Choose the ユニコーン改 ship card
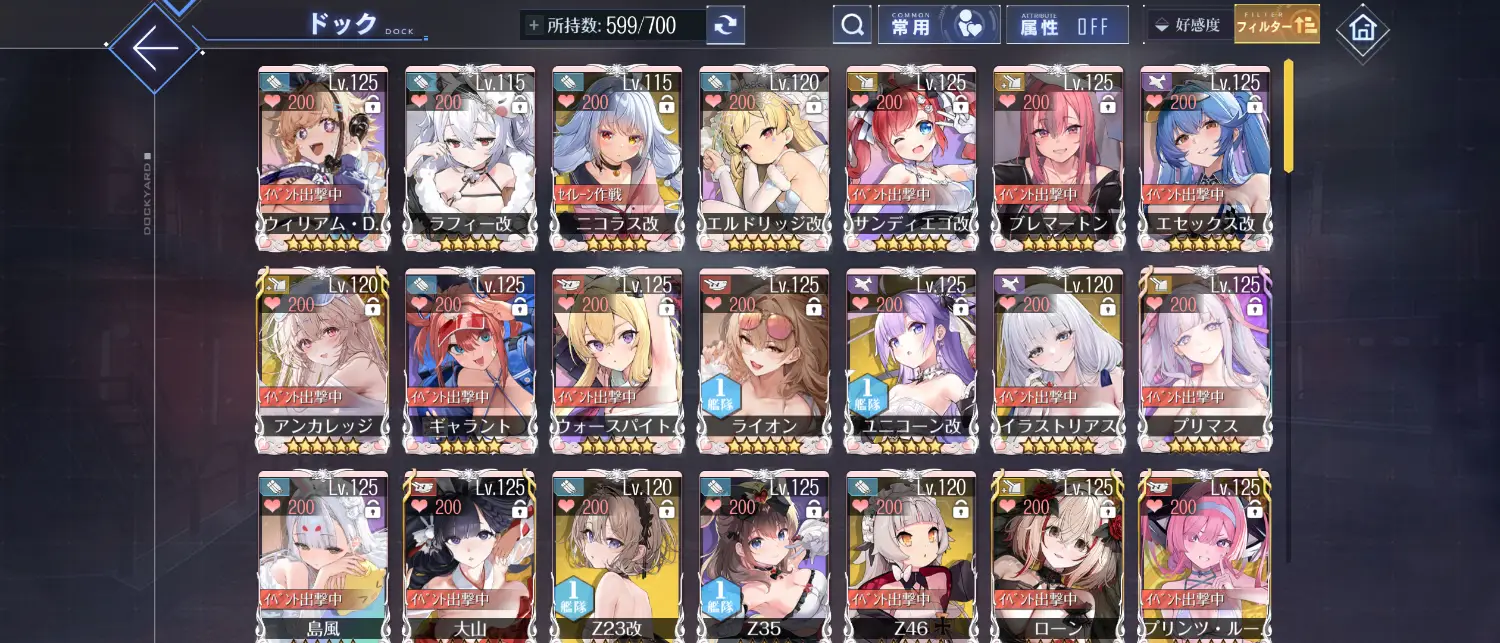This screenshot has height=643, width=1500. click(x=911, y=360)
